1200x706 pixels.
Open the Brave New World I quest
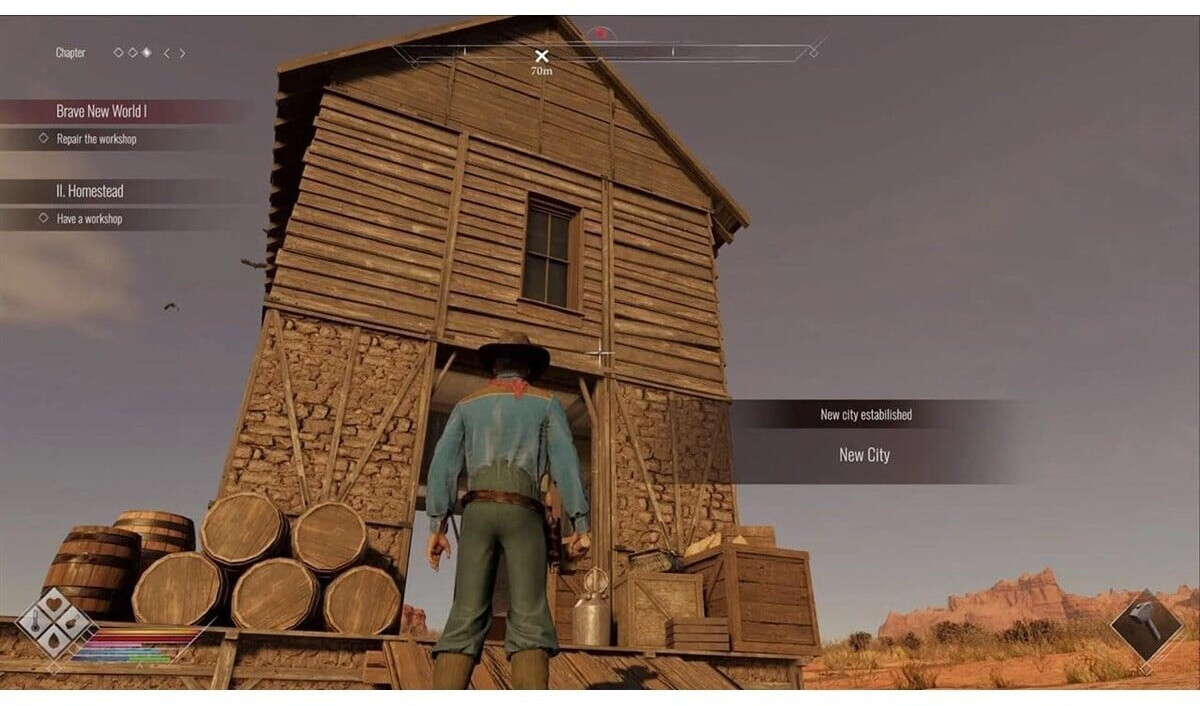(x=102, y=111)
